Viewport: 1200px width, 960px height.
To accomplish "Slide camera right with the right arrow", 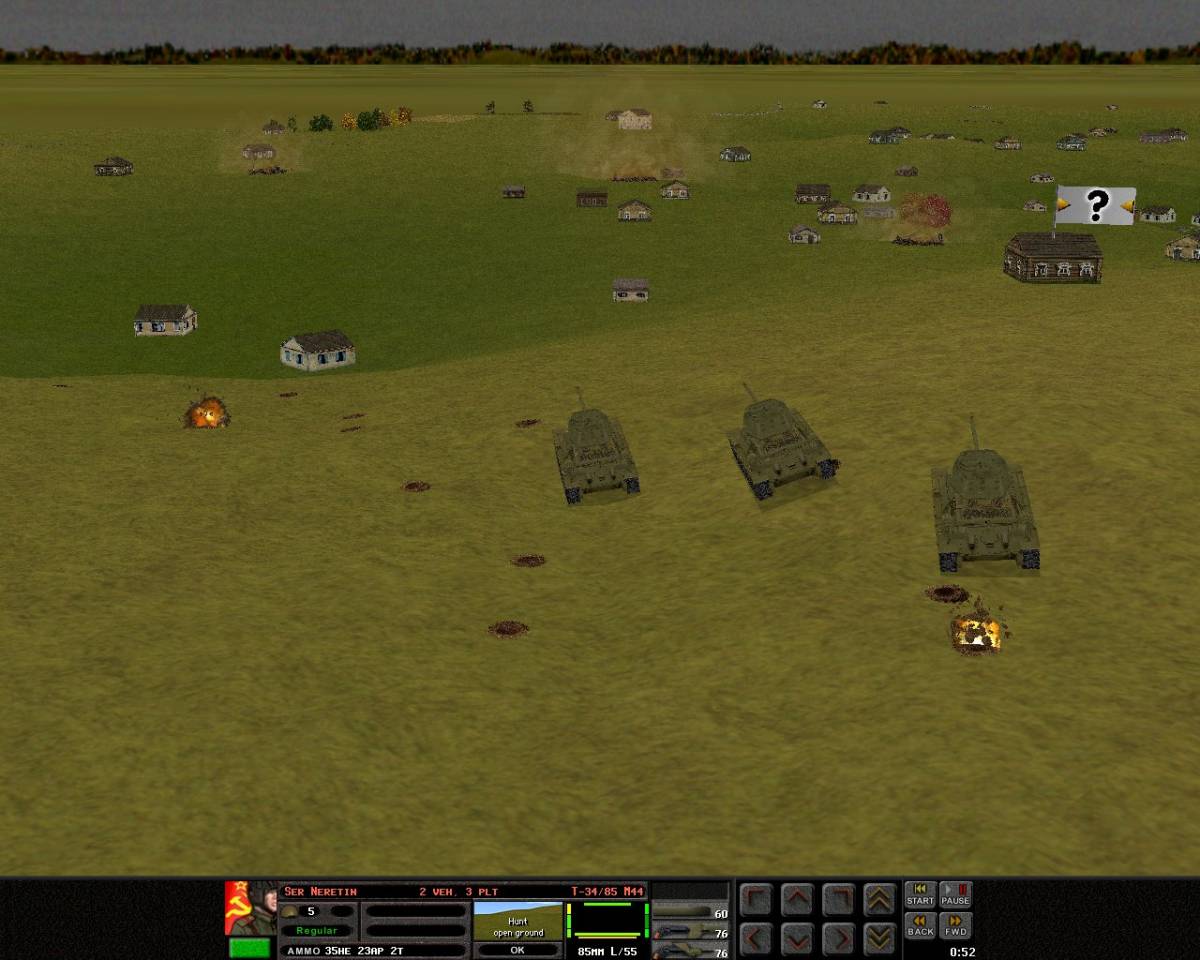I will [838, 938].
